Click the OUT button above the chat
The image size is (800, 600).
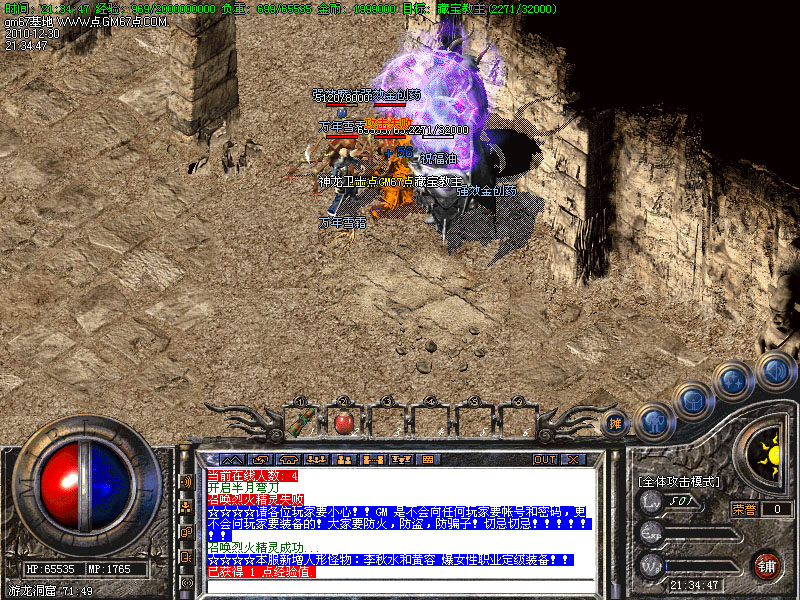[544, 460]
